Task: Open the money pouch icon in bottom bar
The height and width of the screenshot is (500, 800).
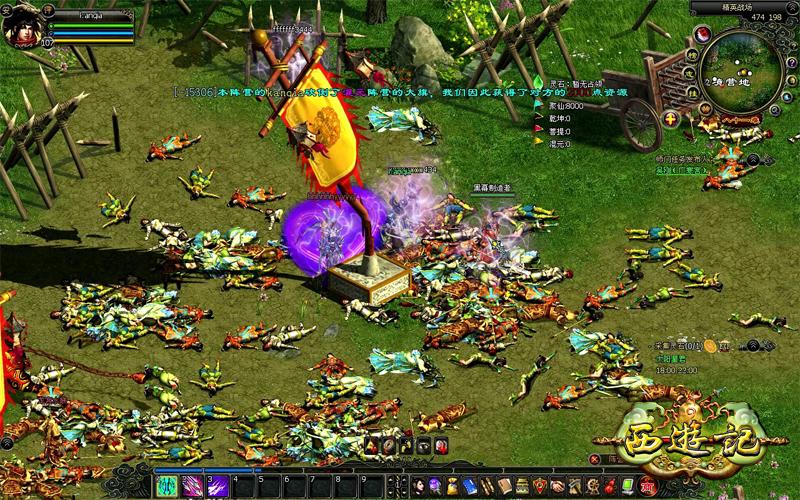Action: tap(453, 486)
